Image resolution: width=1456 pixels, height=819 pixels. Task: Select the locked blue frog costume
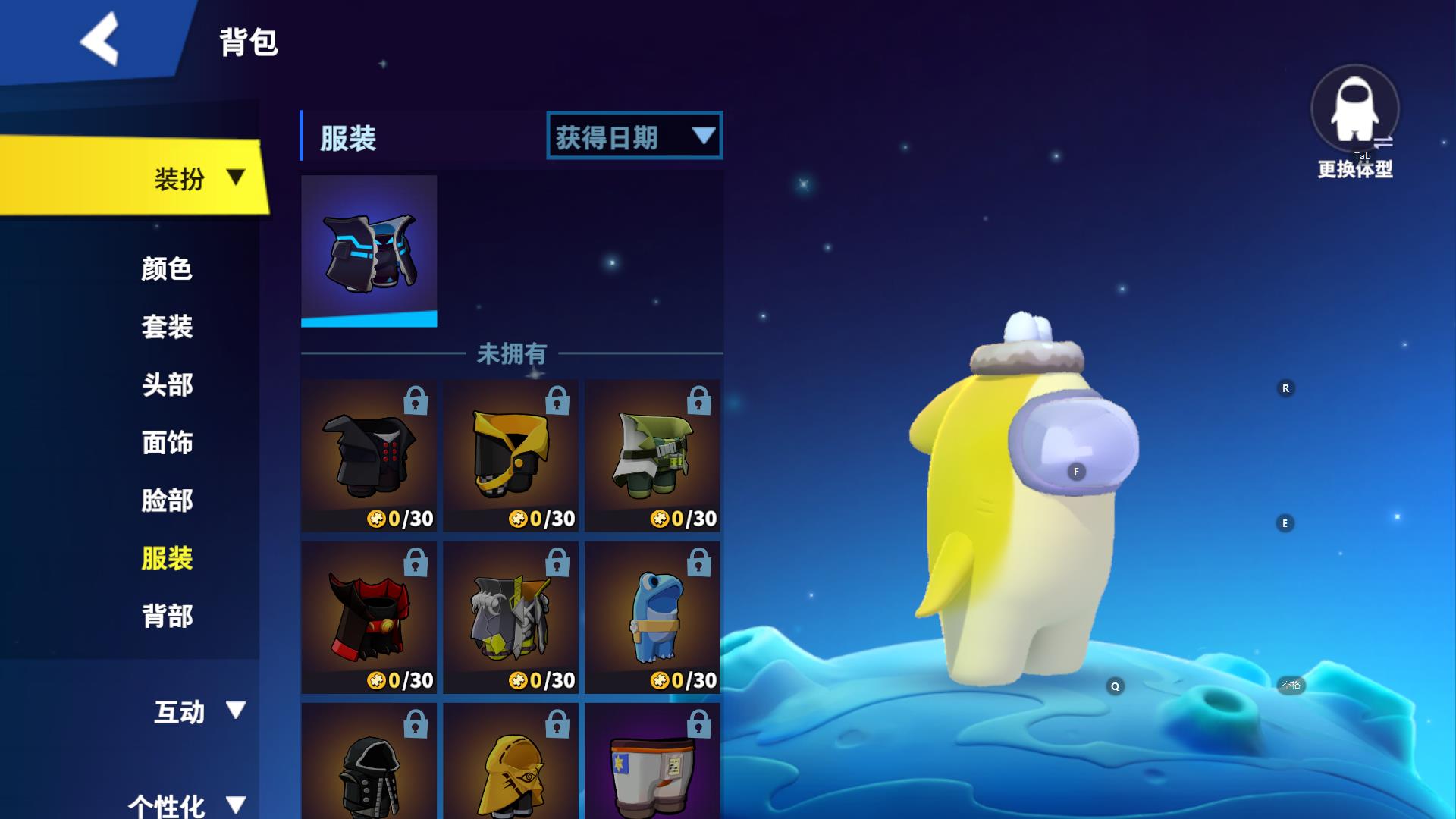click(652, 617)
